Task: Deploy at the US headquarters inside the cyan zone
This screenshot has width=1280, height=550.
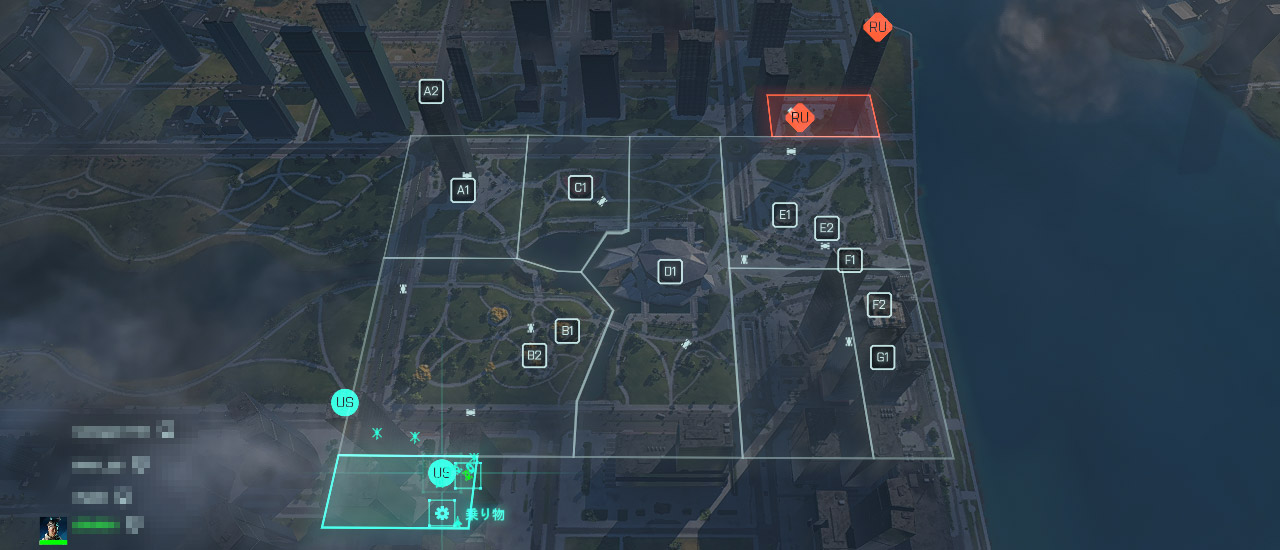Action: pos(441,473)
